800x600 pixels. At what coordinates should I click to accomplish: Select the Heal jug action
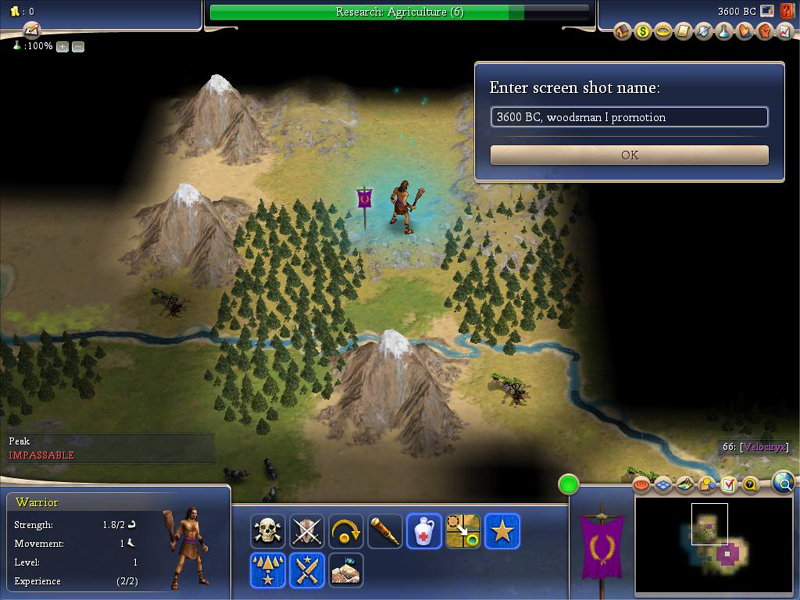click(x=424, y=531)
